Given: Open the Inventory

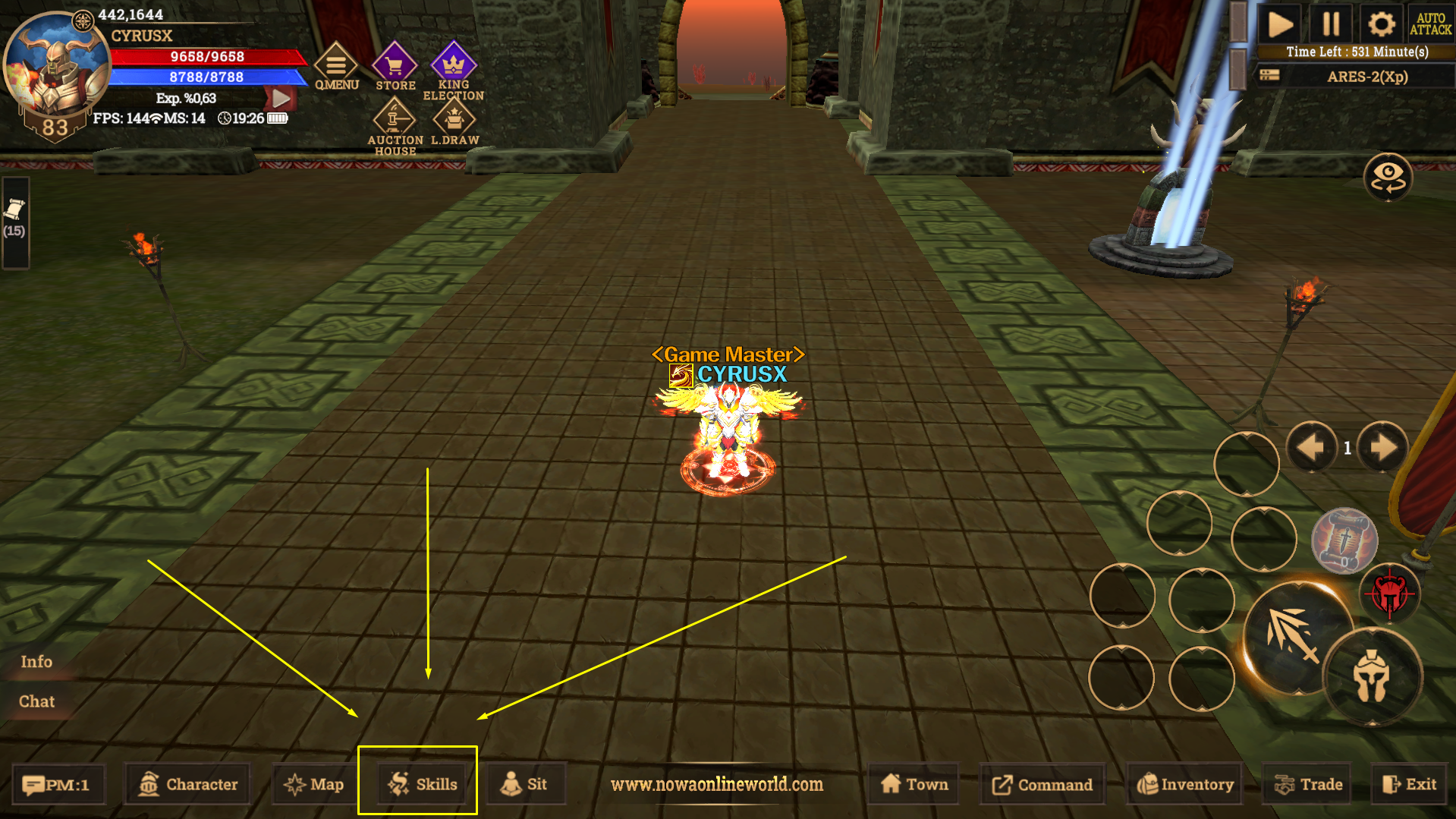Looking at the screenshot, I should pyautogui.click(x=1185, y=784).
